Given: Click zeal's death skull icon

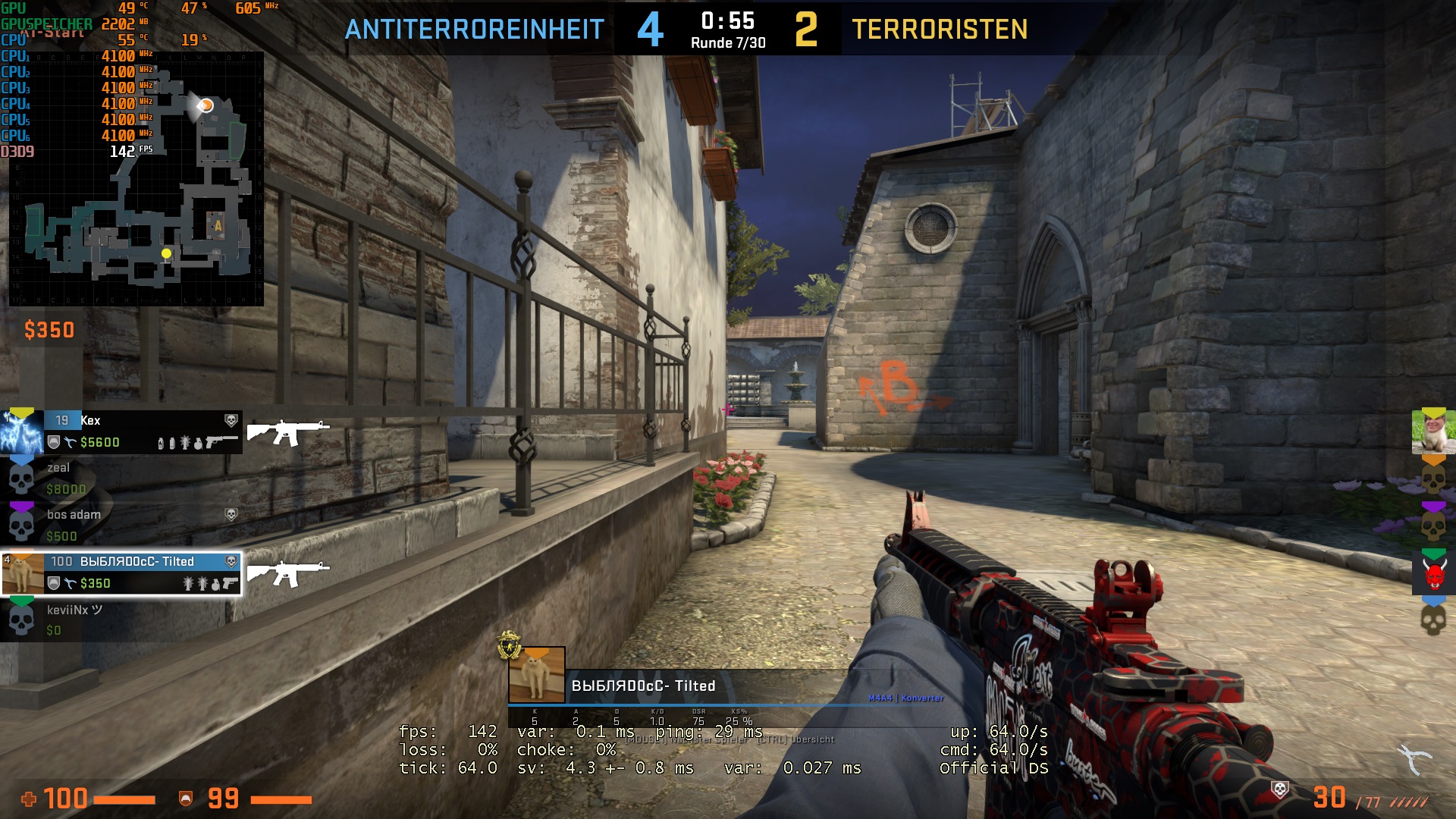Looking at the screenshot, I should click(x=21, y=481).
